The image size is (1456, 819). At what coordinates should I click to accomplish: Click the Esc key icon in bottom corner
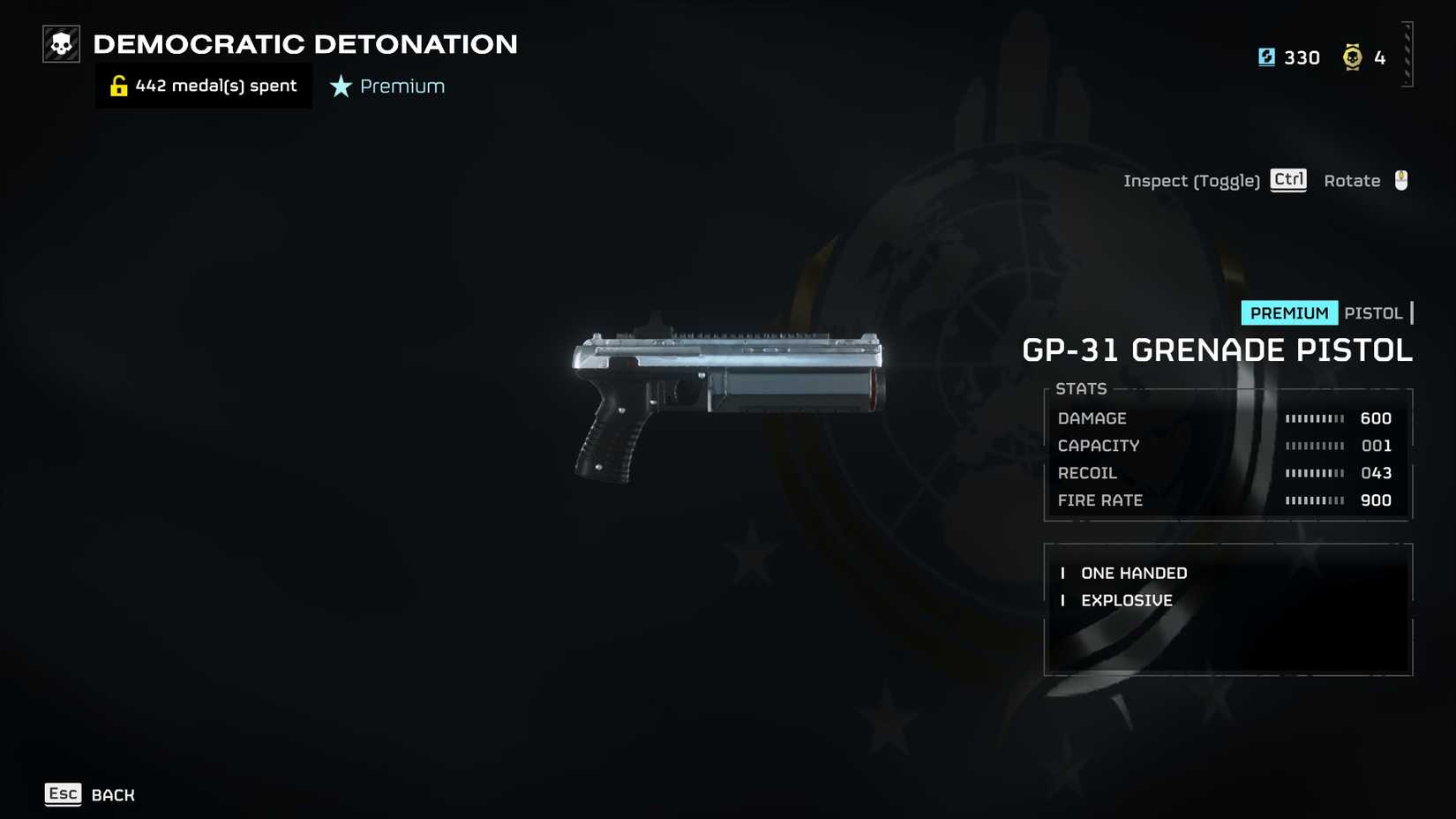pos(63,793)
